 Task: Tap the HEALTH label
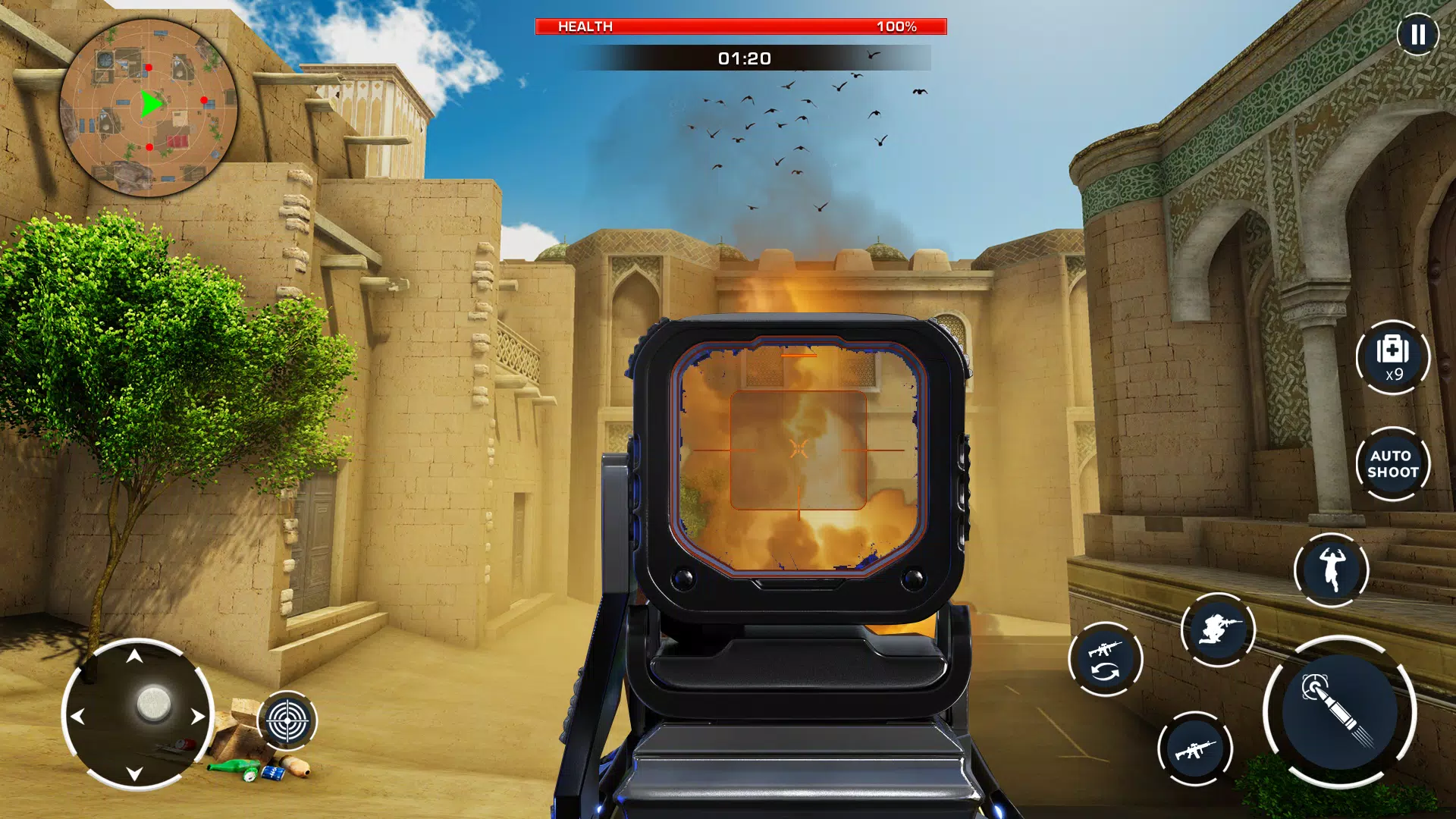(584, 27)
